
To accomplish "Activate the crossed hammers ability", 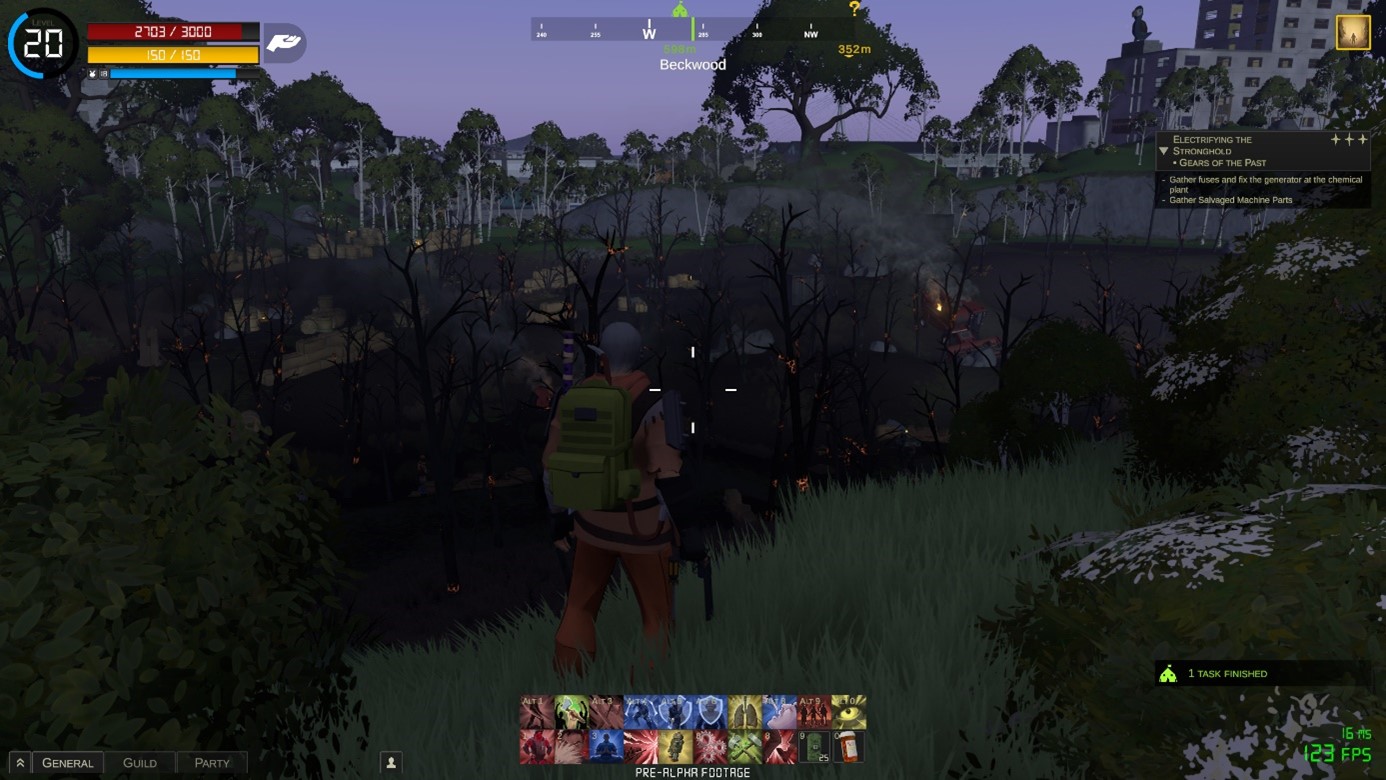I will 745,747.
